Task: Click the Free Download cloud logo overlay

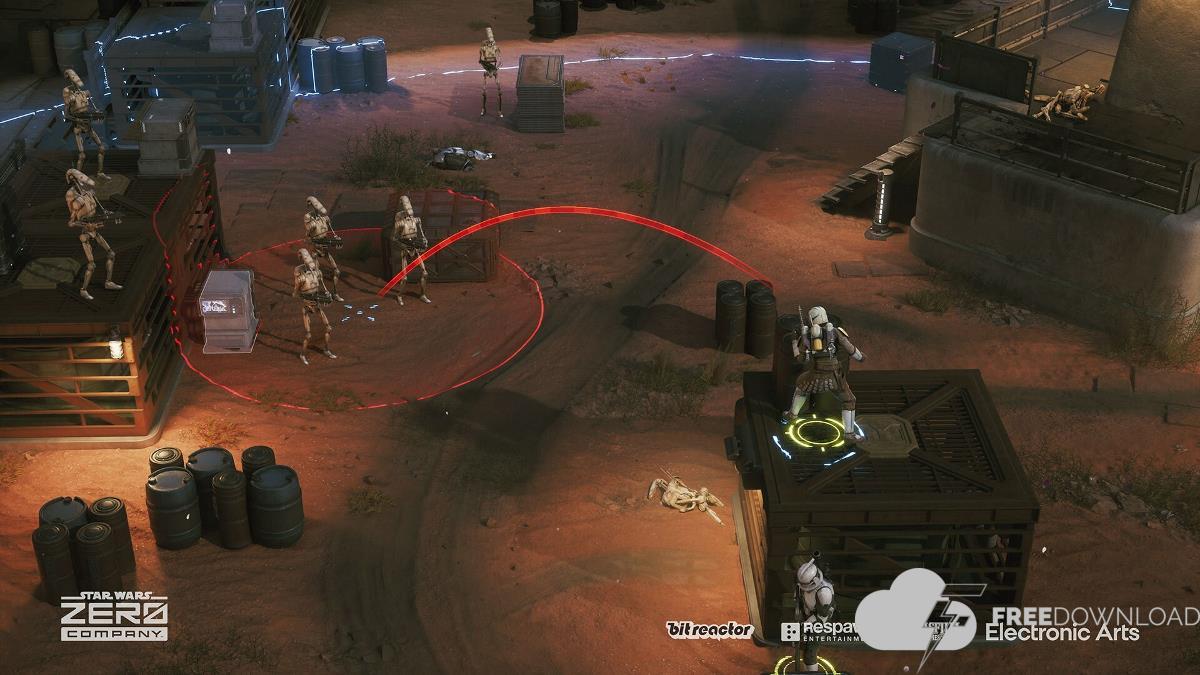Action: 913,613
